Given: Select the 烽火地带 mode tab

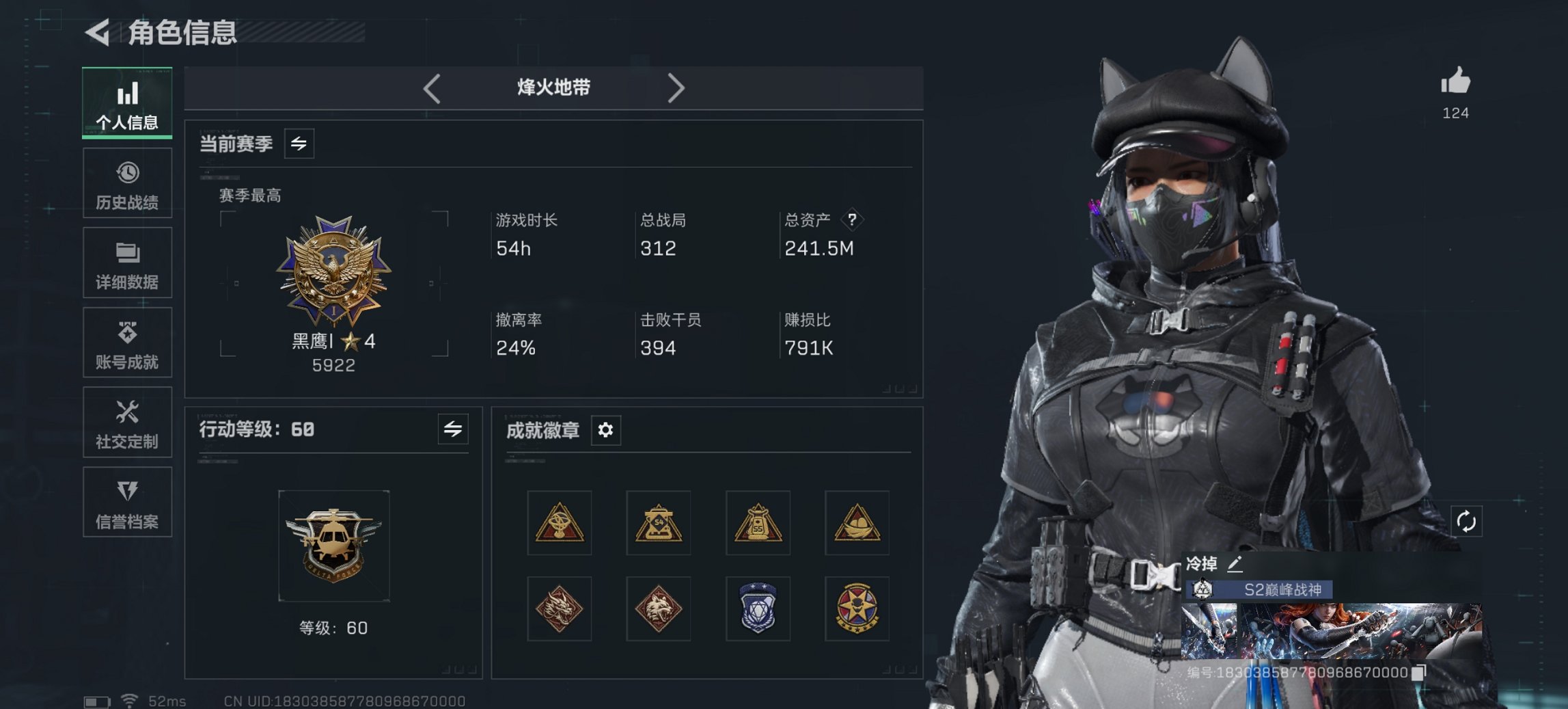Looking at the screenshot, I should tap(553, 88).
